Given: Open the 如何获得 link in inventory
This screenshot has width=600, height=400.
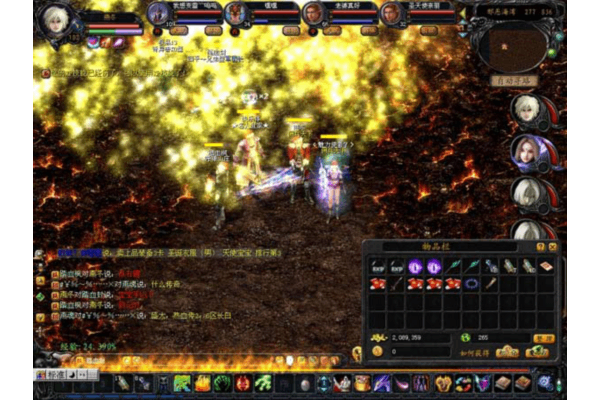Looking at the screenshot, I should click(472, 352).
